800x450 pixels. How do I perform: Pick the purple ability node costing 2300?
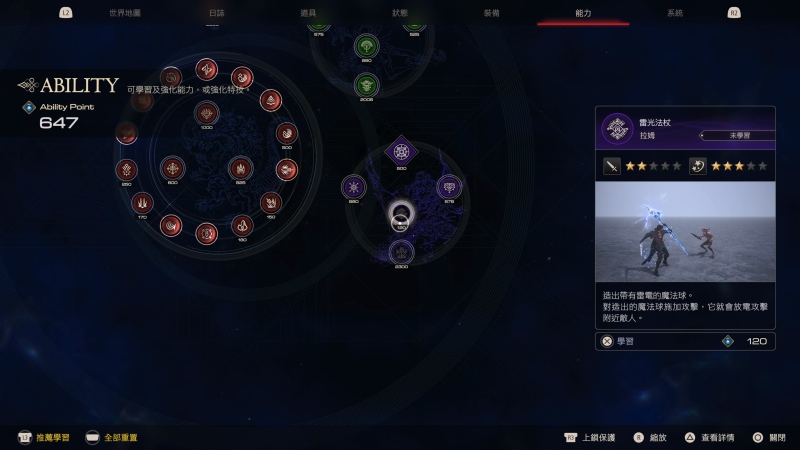pyautogui.click(x=401, y=251)
